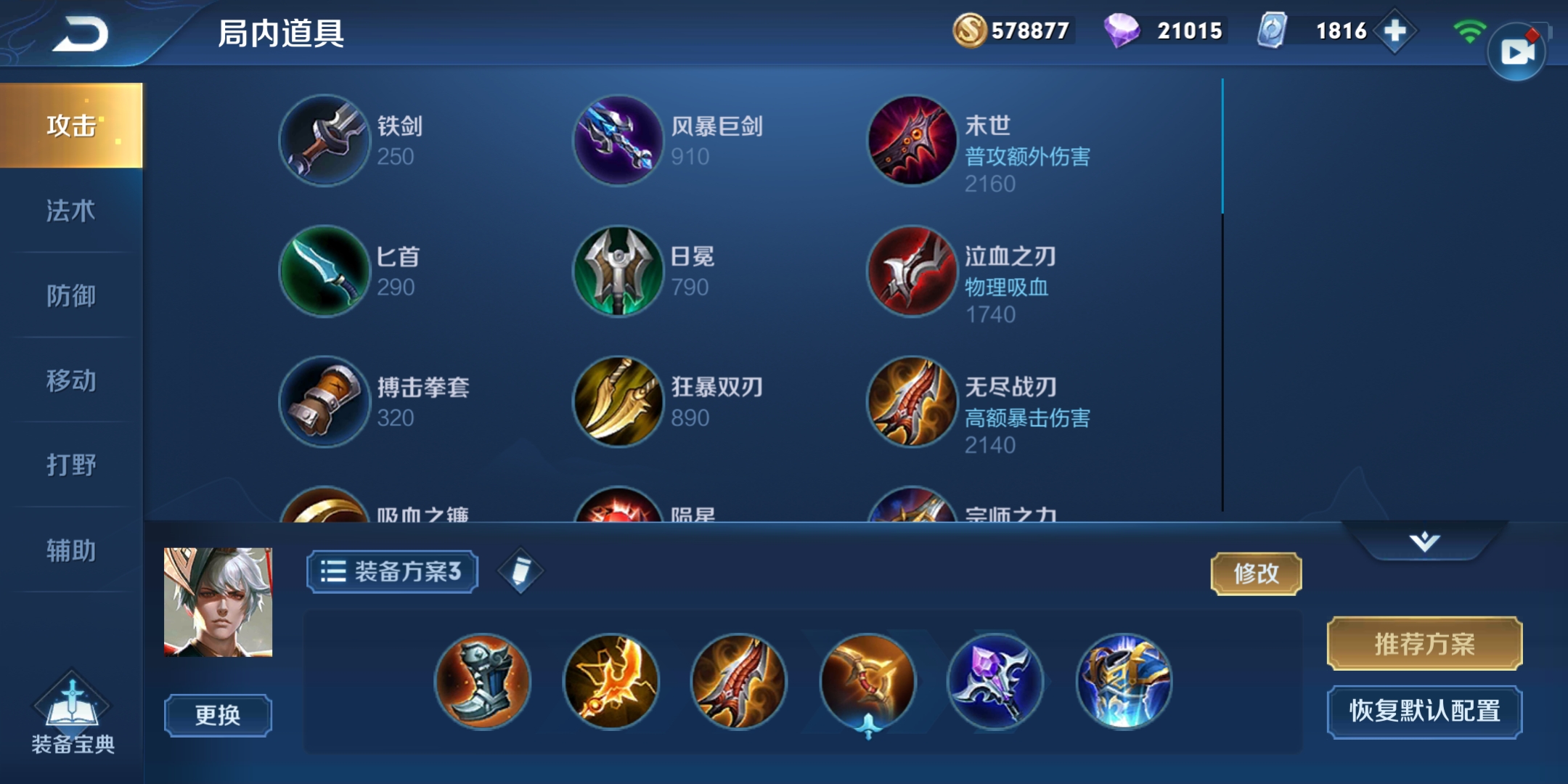This screenshot has width=1568, height=784.
Task: Select the boots icon in the equipped build
Action: [483, 682]
